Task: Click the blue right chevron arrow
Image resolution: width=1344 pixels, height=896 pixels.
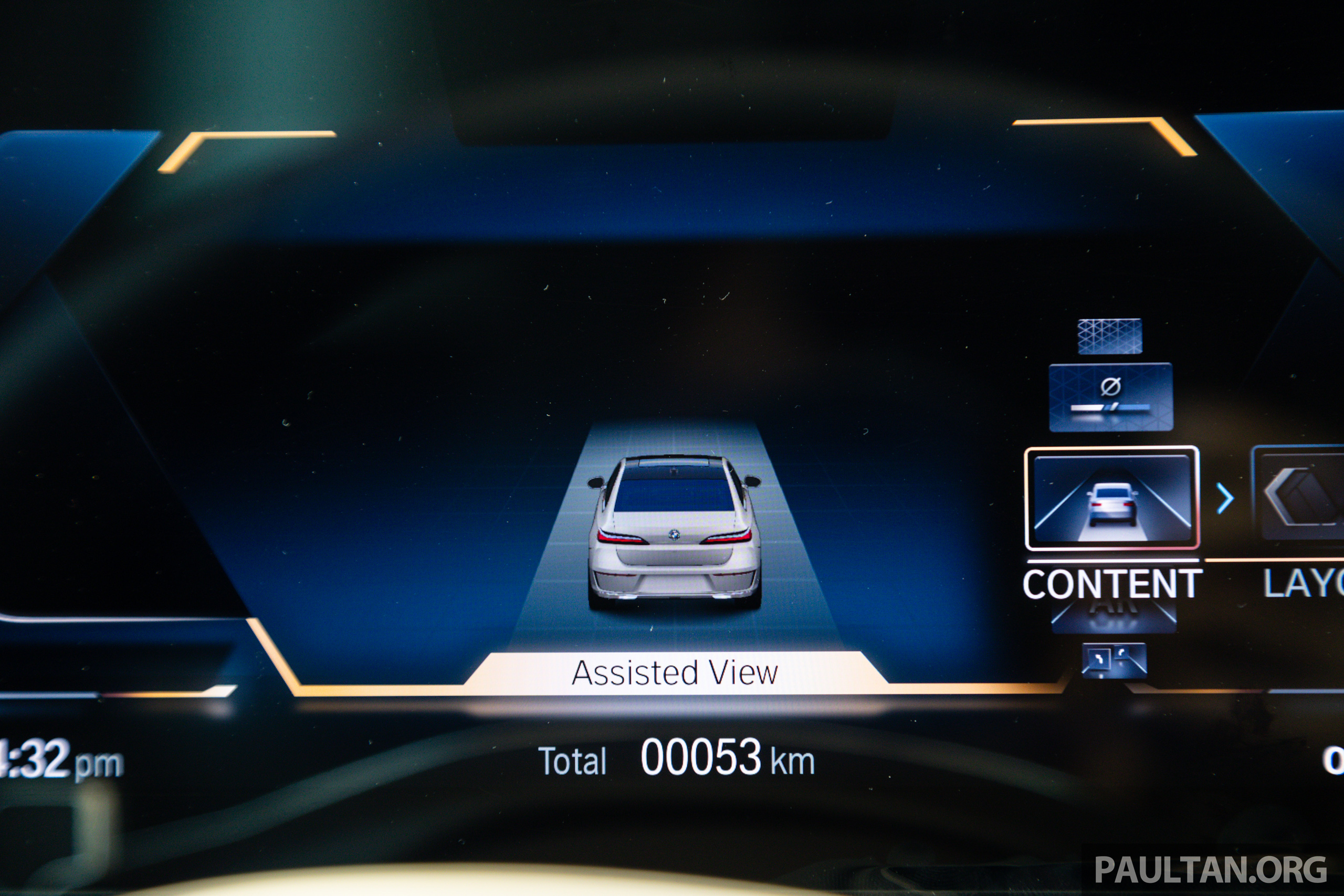Action: (x=1225, y=498)
